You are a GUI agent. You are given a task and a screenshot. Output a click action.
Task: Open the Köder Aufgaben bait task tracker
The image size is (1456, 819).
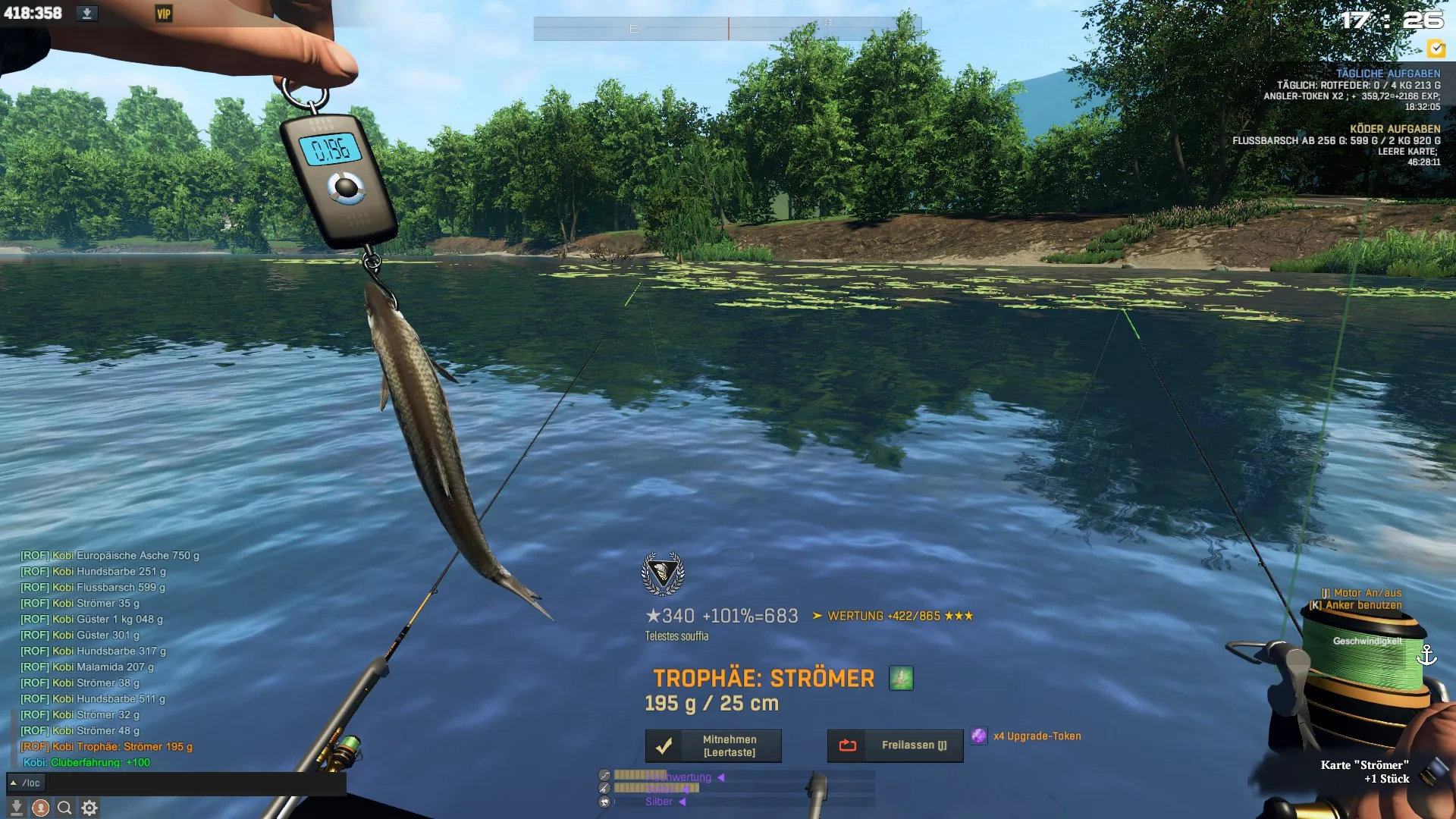[1394, 129]
